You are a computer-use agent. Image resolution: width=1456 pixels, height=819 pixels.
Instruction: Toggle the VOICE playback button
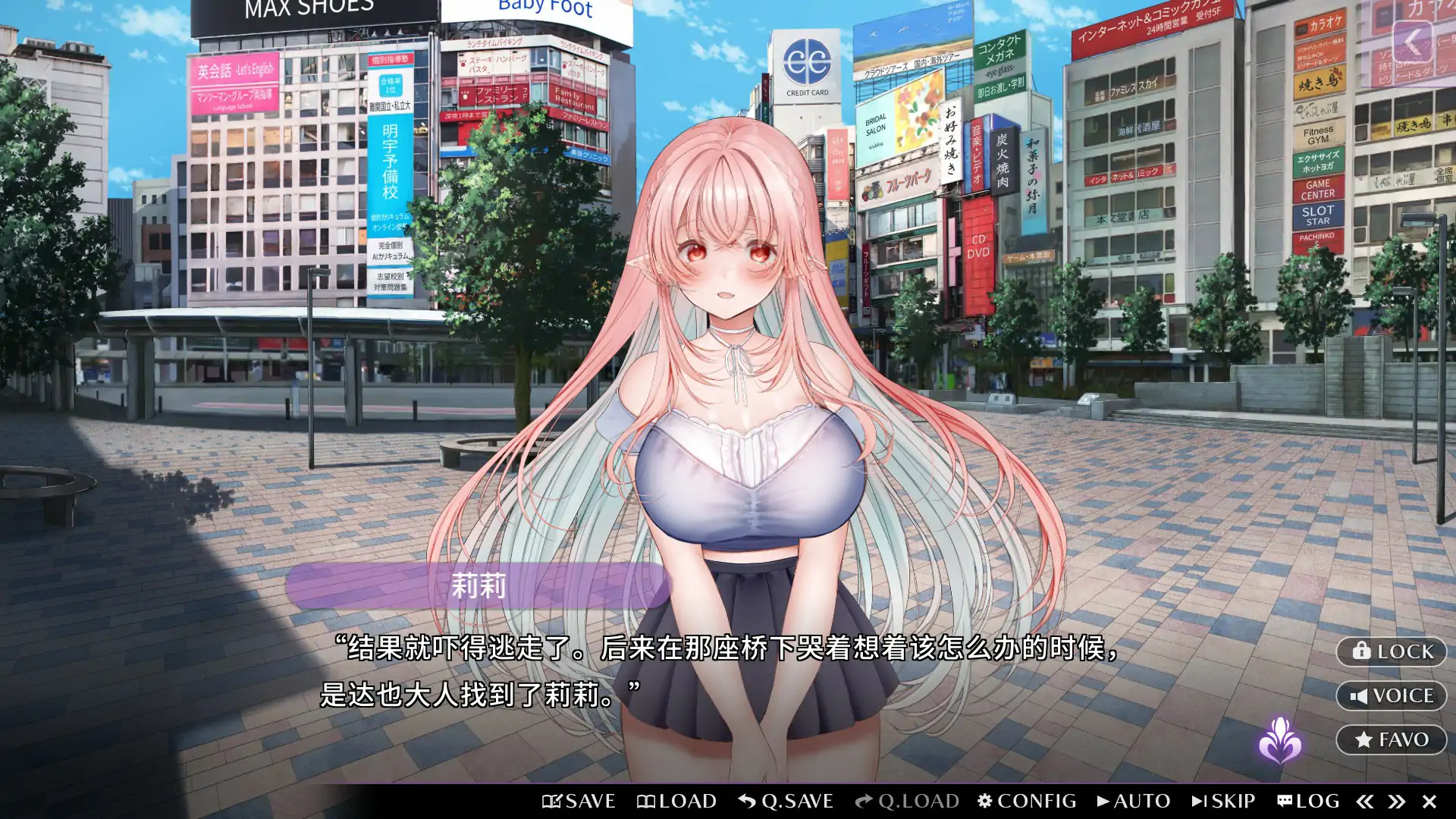[x=1390, y=695]
